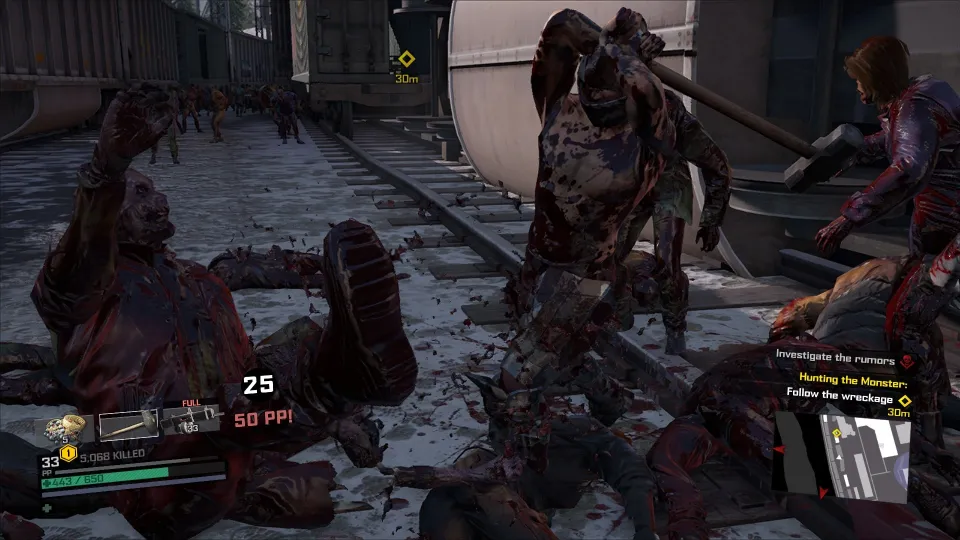Click the yellow diamond waypoint marker above the tracks
Screen dimensions: 960x540
(406, 59)
